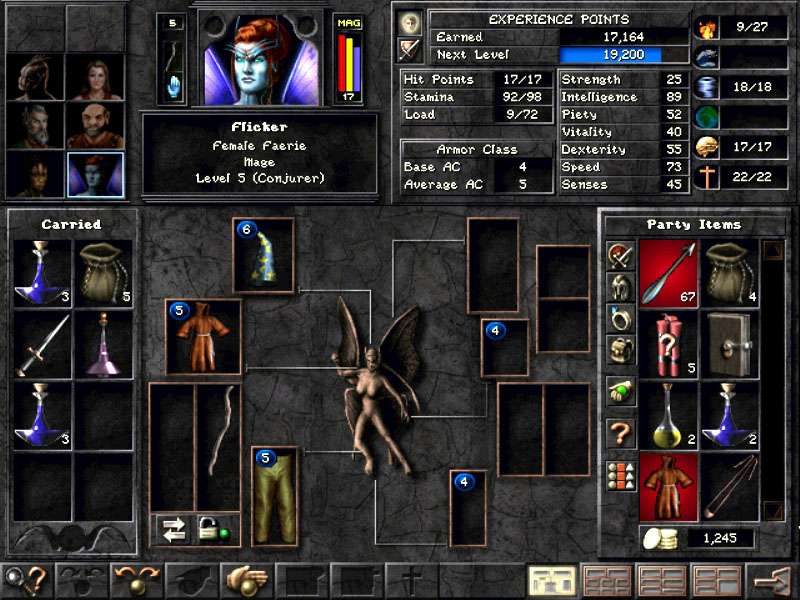Viewport: 800px width, 600px height.
Task: Choose the locked metal box party item
Action: coord(729,343)
